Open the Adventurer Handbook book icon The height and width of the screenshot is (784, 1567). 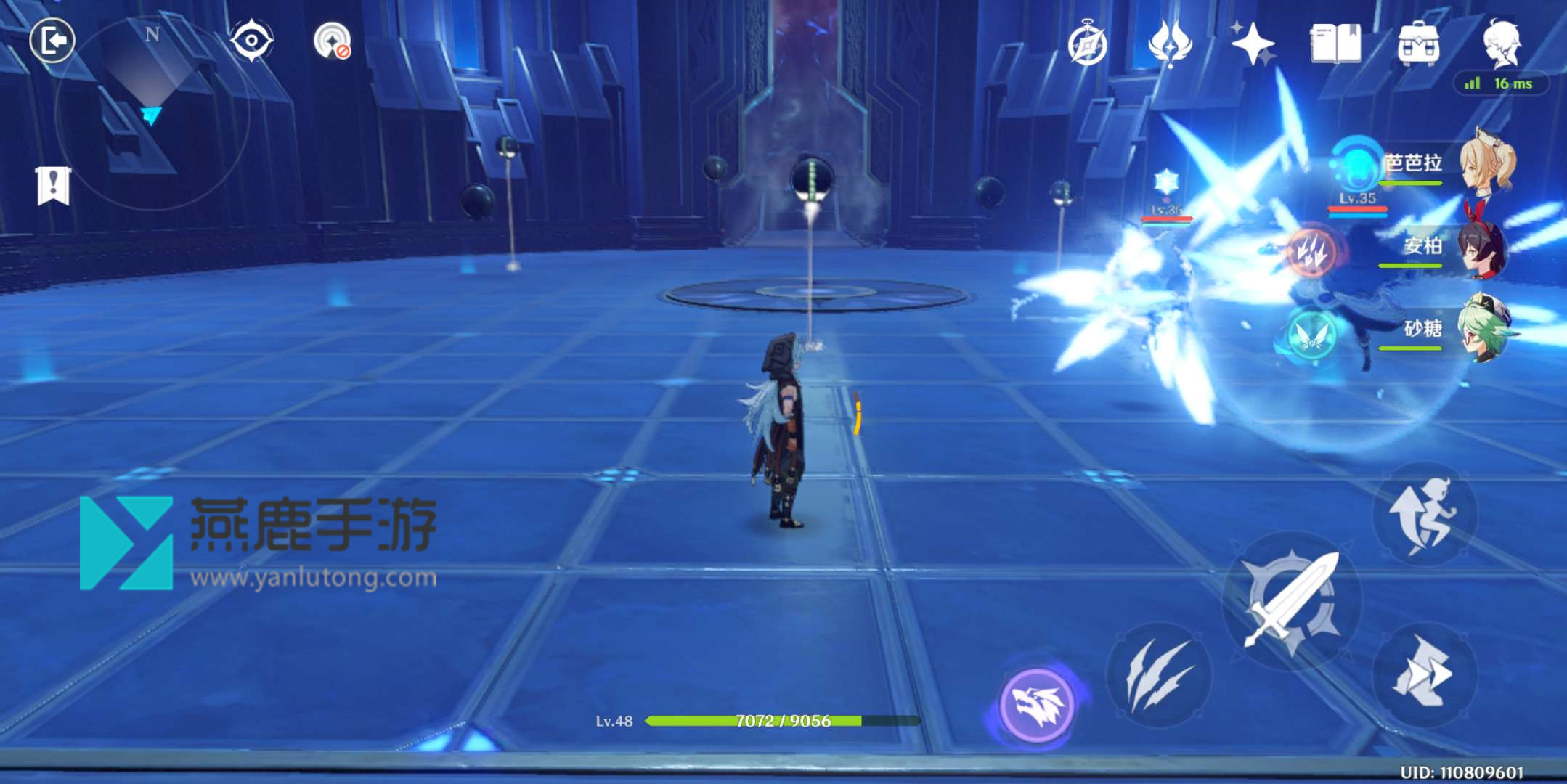[x=1336, y=45]
